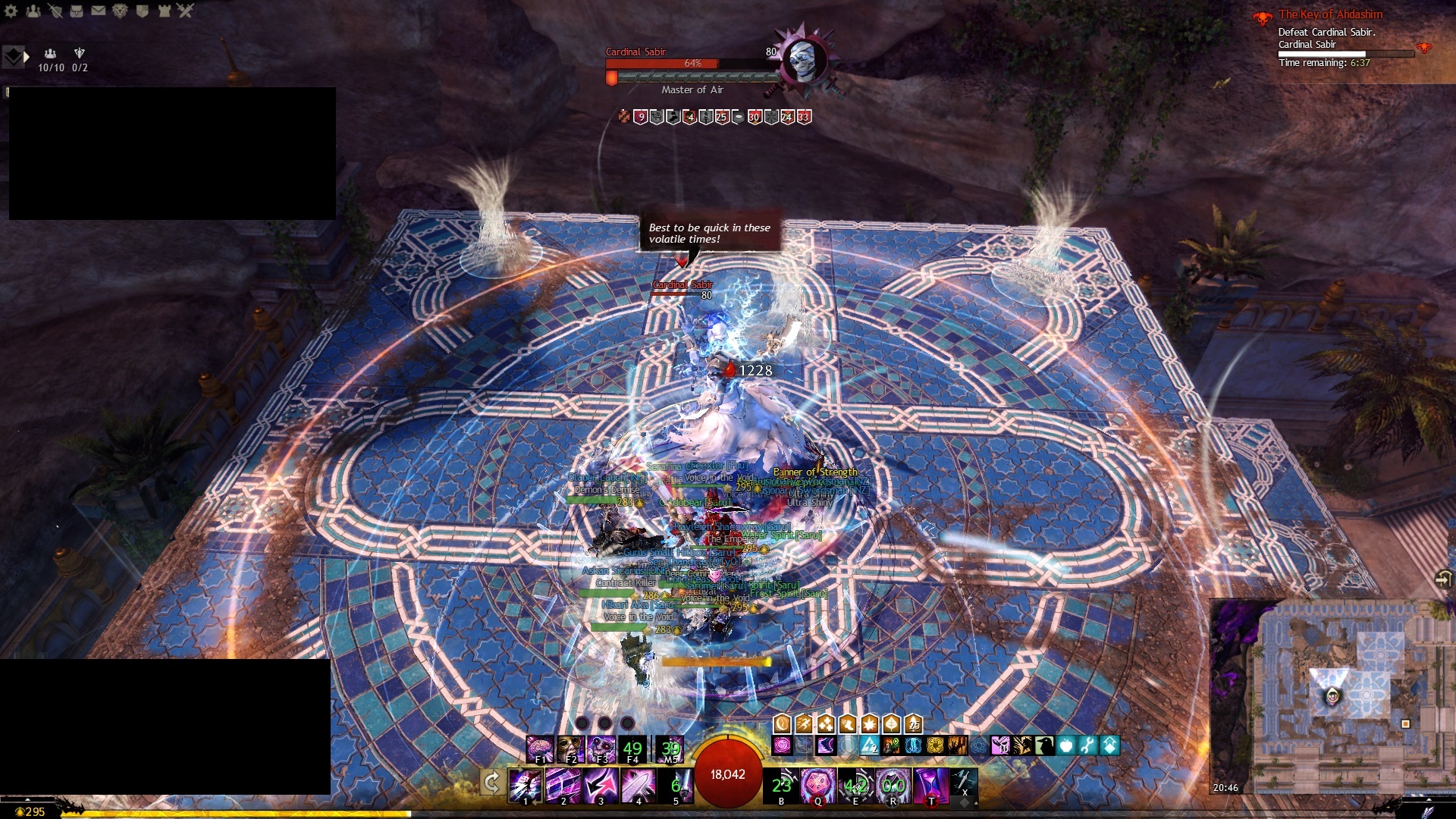Activate the pink dice utility skill
The height and width of the screenshot is (819, 1456).
point(818,785)
